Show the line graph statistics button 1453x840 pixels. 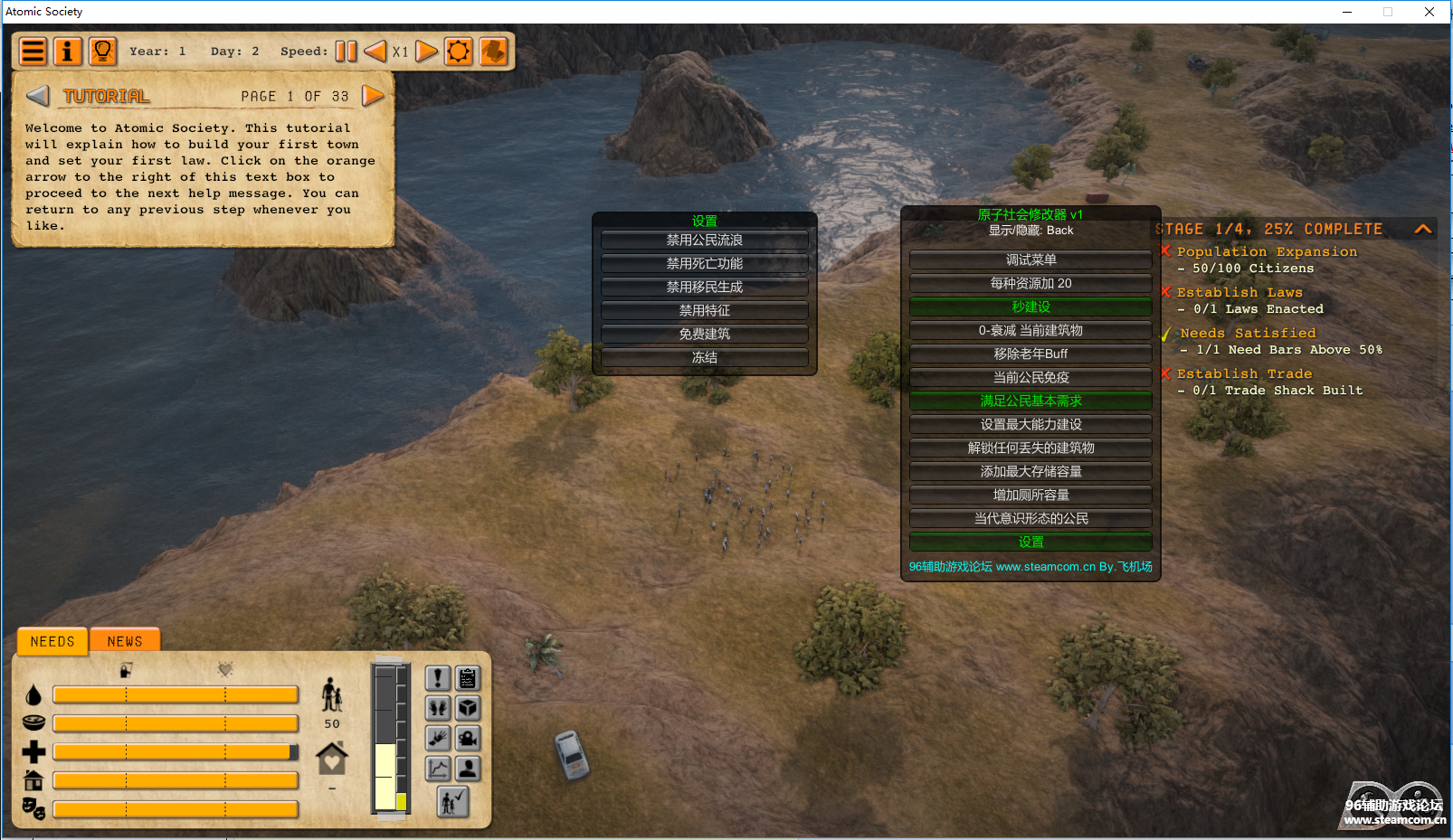pyautogui.click(x=438, y=769)
